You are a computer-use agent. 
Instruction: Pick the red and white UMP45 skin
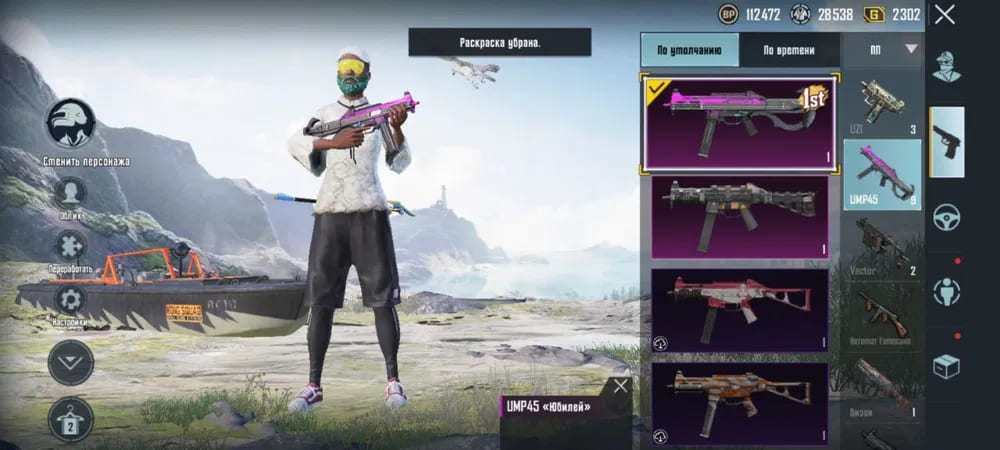(x=740, y=309)
